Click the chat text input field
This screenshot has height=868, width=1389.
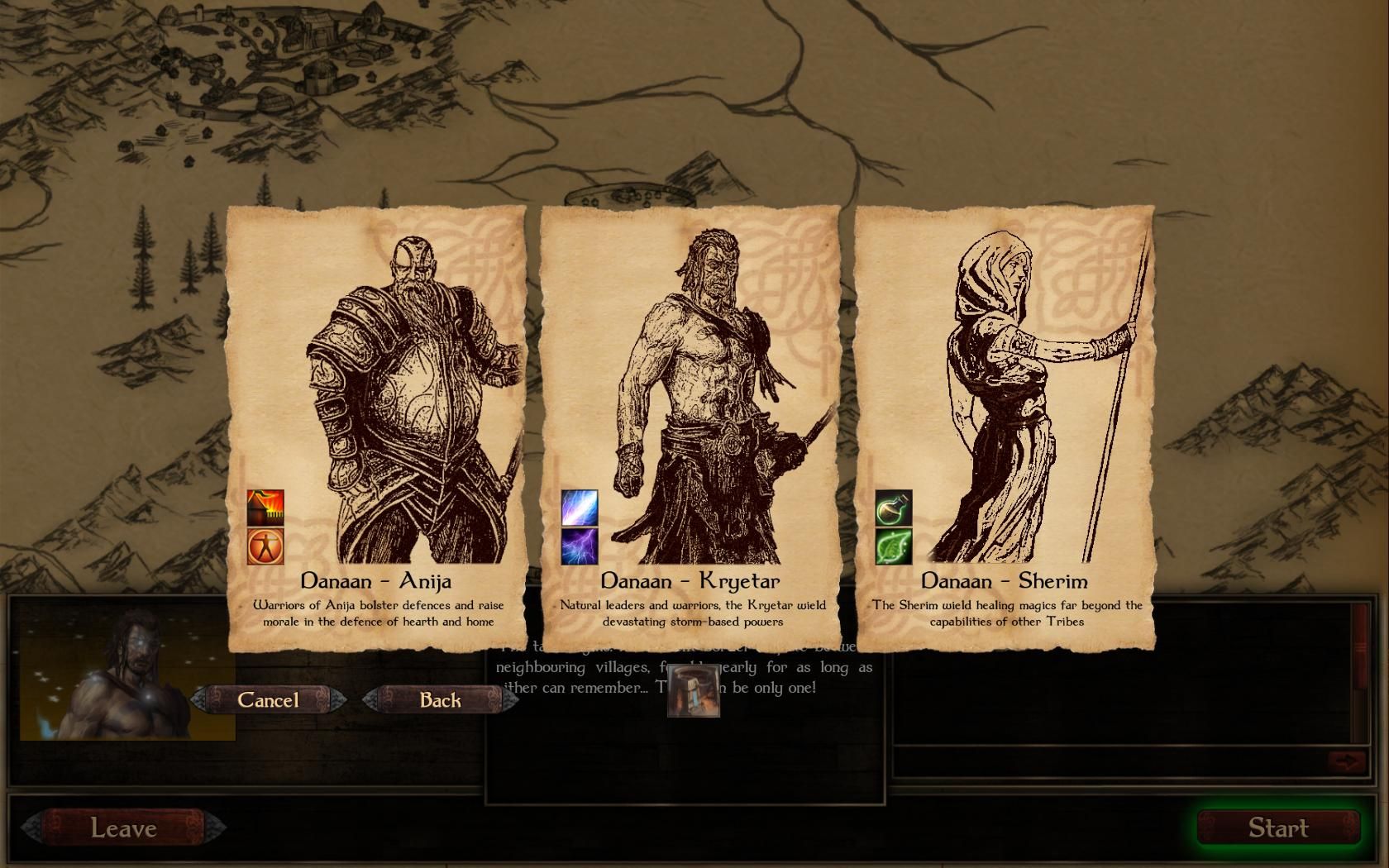point(1108,761)
